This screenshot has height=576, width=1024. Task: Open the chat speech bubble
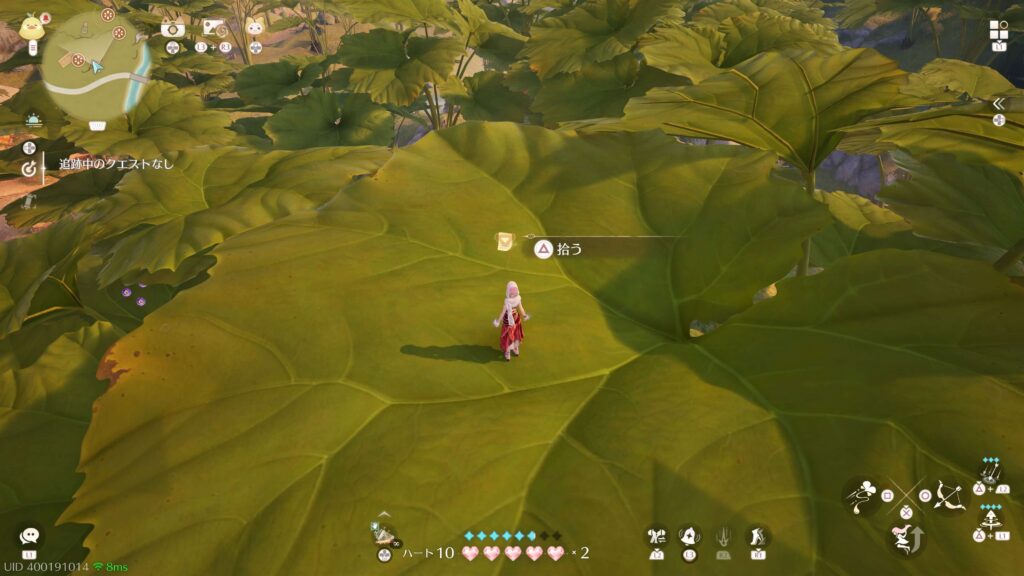point(30,536)
